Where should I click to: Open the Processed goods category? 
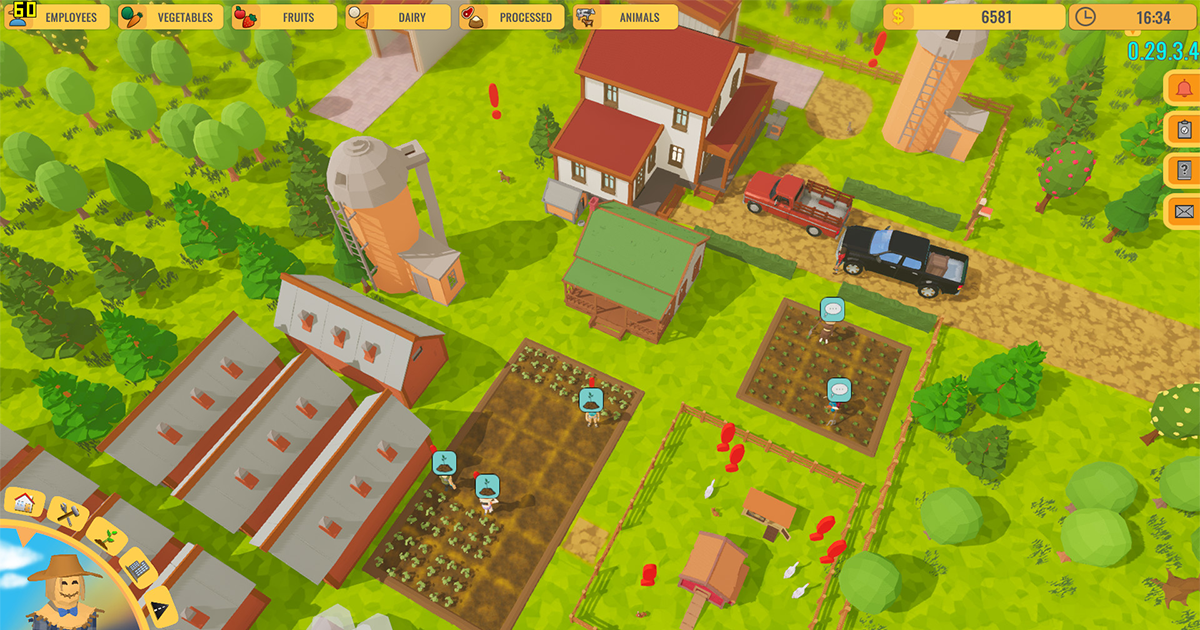512,17
